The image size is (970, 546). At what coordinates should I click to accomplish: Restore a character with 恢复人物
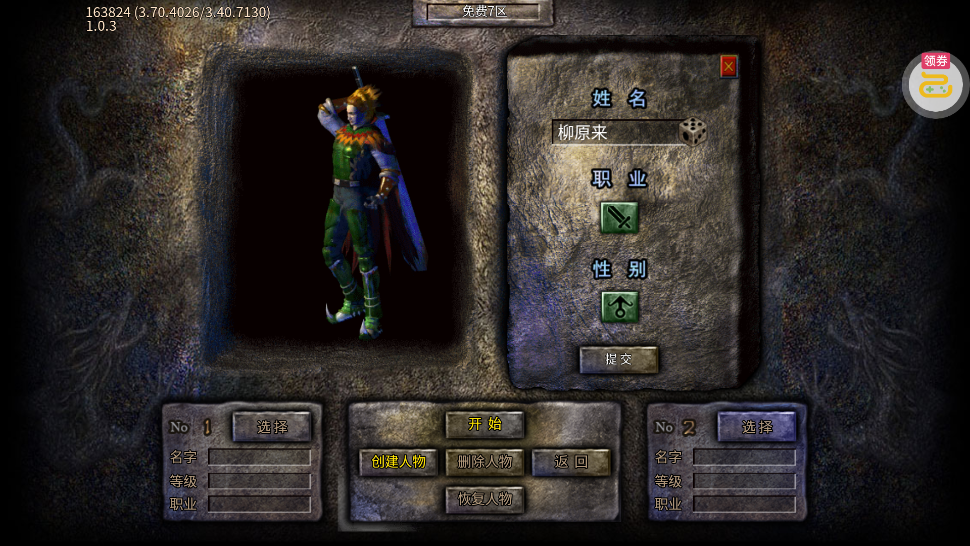click(x=485, y=499)
